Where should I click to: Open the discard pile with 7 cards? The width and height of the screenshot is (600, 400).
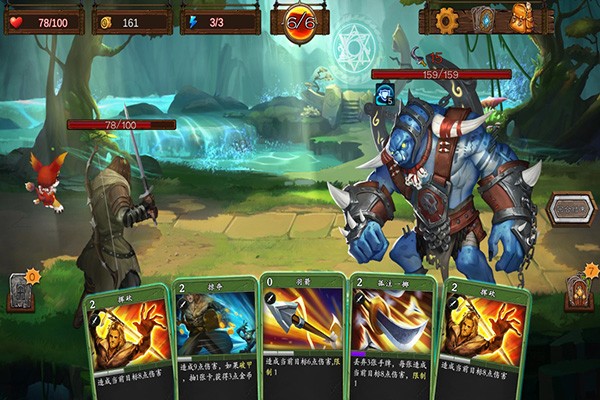coord(576,291)
